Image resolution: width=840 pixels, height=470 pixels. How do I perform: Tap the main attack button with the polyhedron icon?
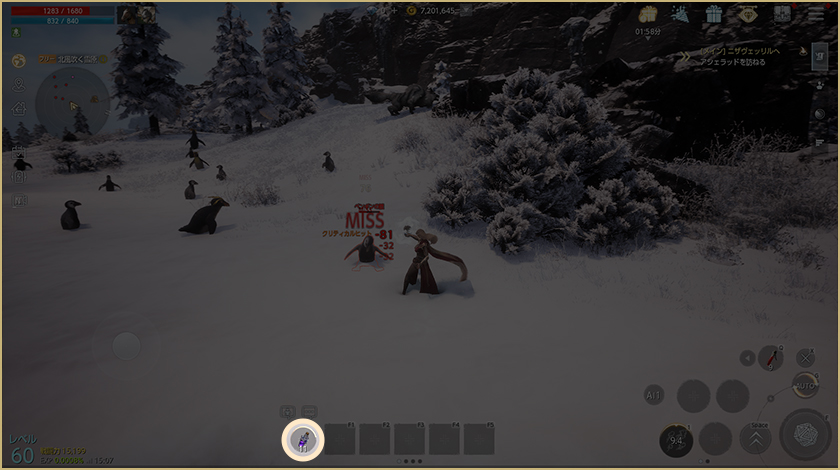click(805, 435)
